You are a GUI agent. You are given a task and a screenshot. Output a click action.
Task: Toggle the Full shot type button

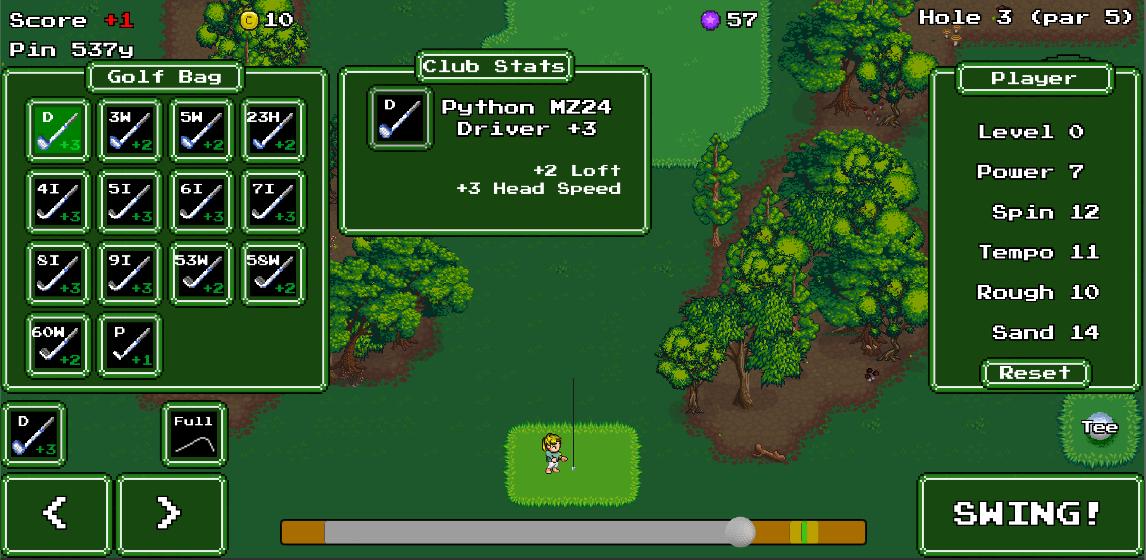(194, 435)
